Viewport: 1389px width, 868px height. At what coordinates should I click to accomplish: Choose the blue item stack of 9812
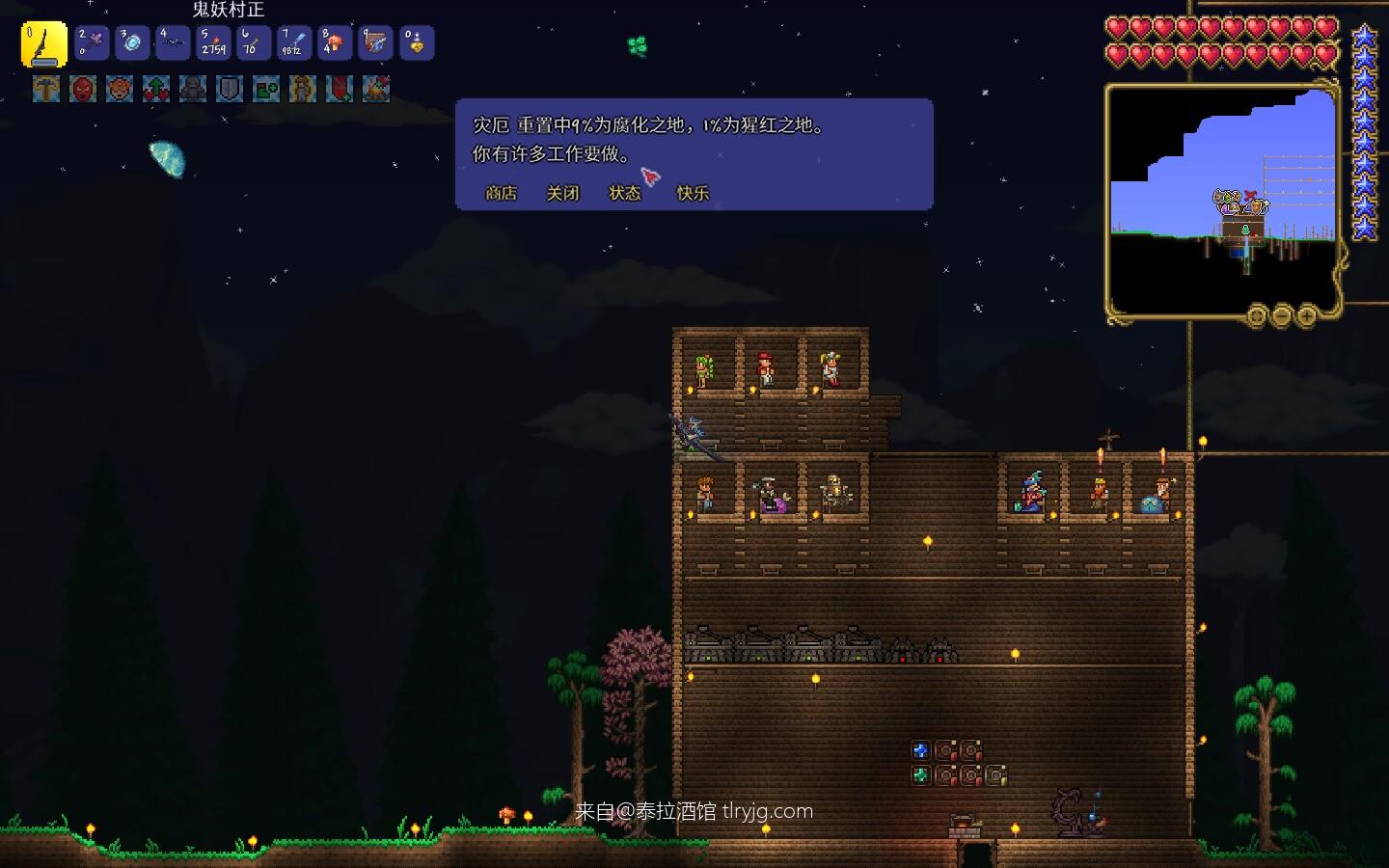click(295, 43)
